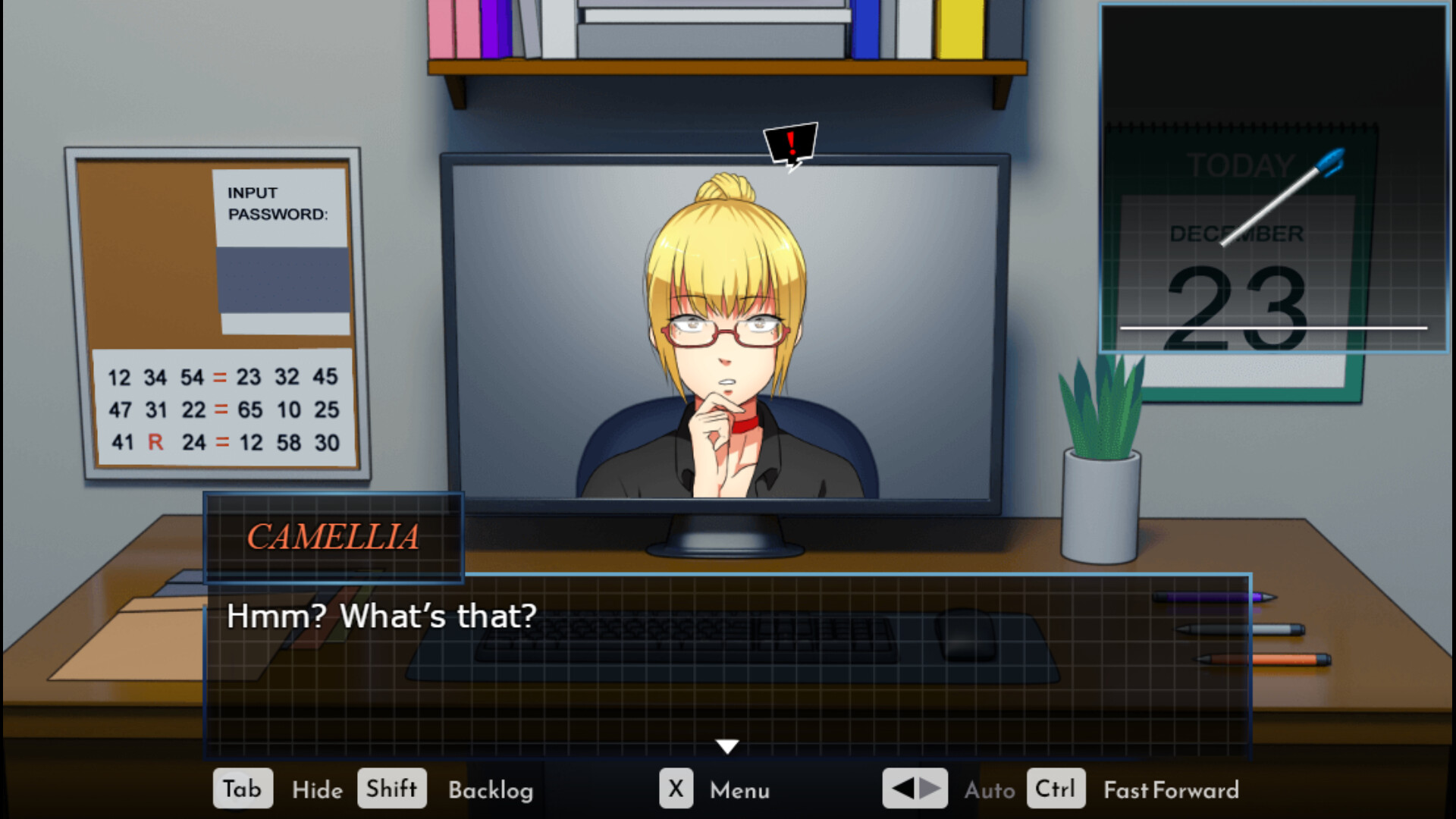
Task: Click the Shift key icon for backlog
Action: (391, 789)
